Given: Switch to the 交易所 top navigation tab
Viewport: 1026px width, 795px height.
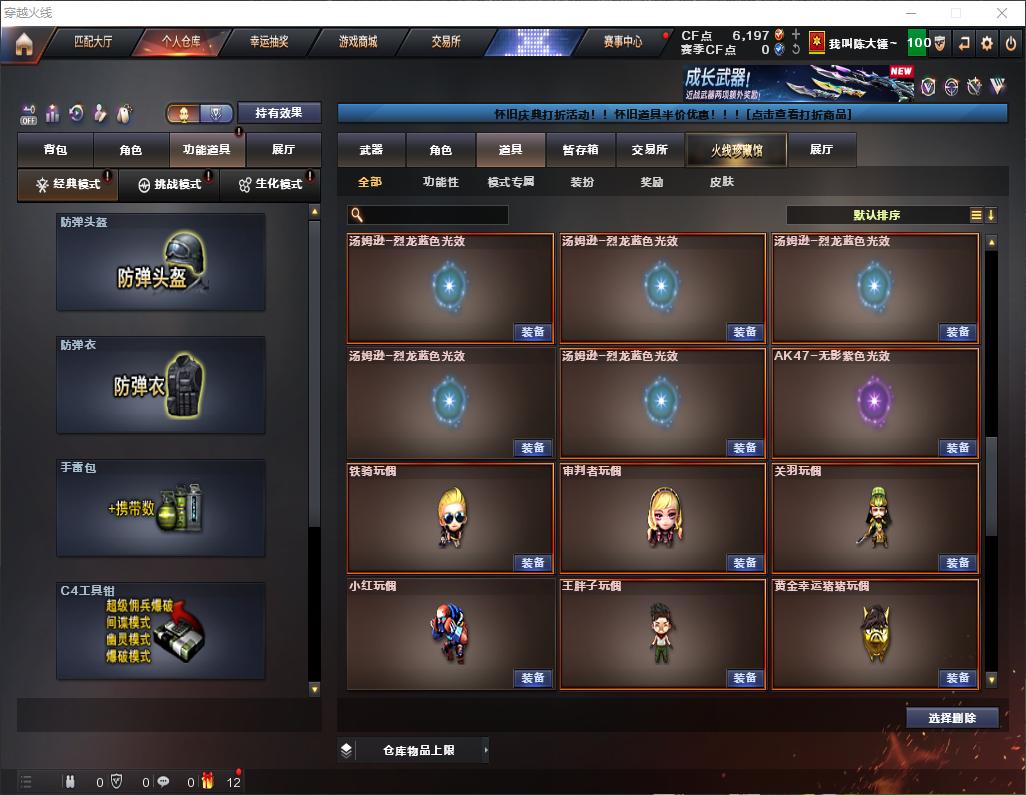Looking at the screenshot, I should [x=446, y=42].
